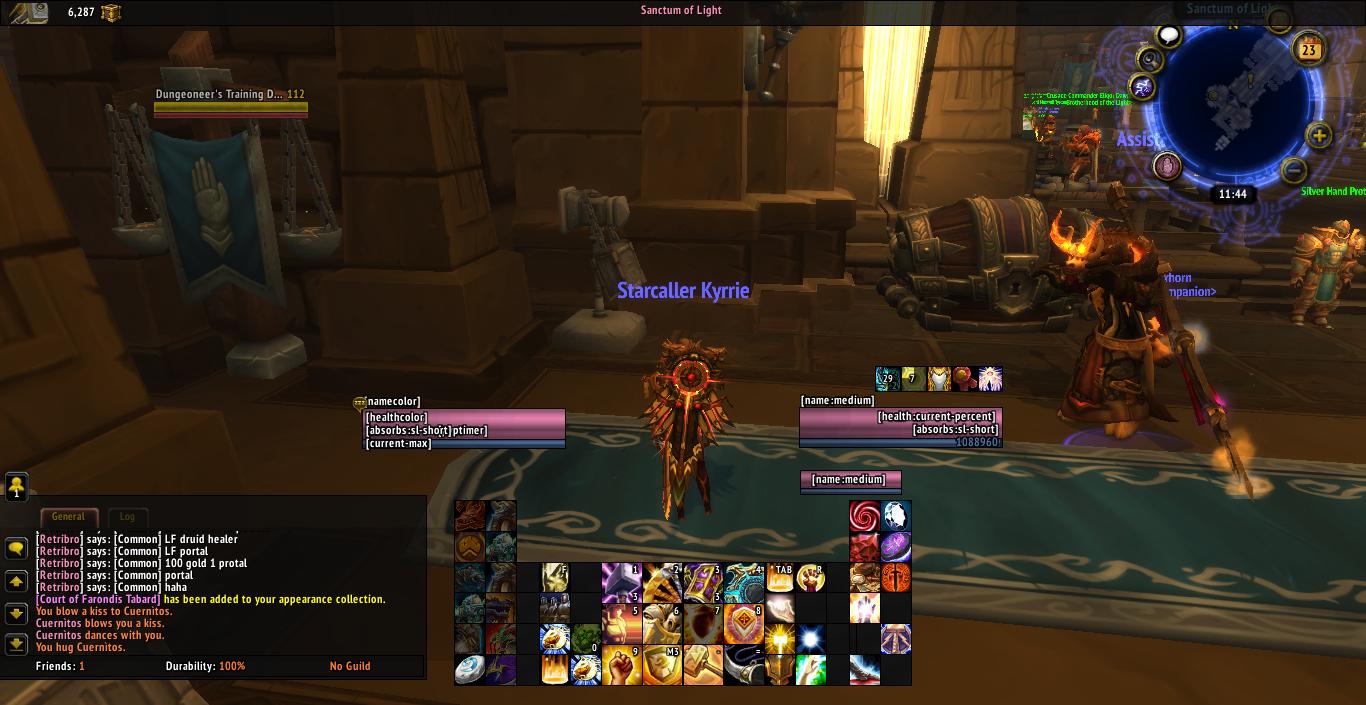Image resolution: width=1366 pixels, height=705 pixels.
Task: Zoom out the minimap with minus button
Action: [1293, 169]
